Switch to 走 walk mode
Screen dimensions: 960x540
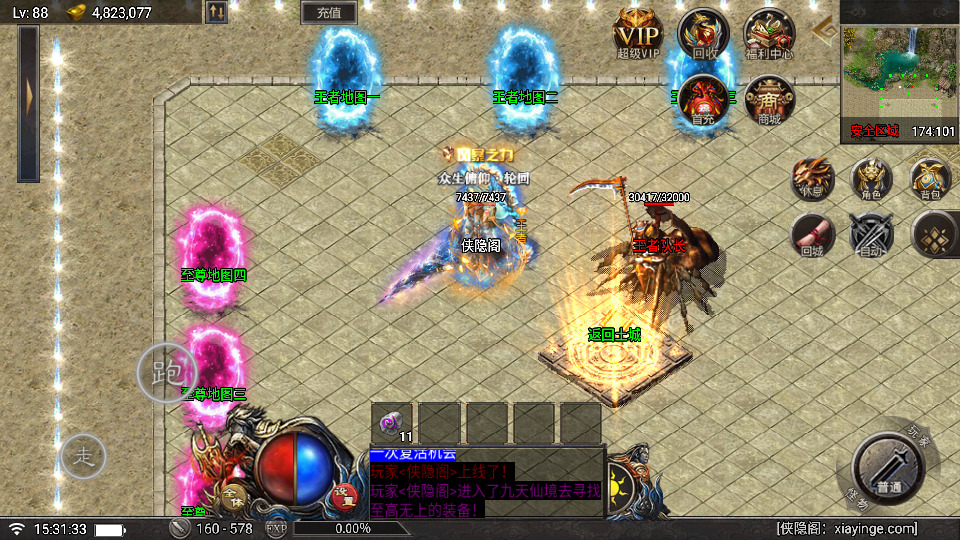(x=83, y=457)
